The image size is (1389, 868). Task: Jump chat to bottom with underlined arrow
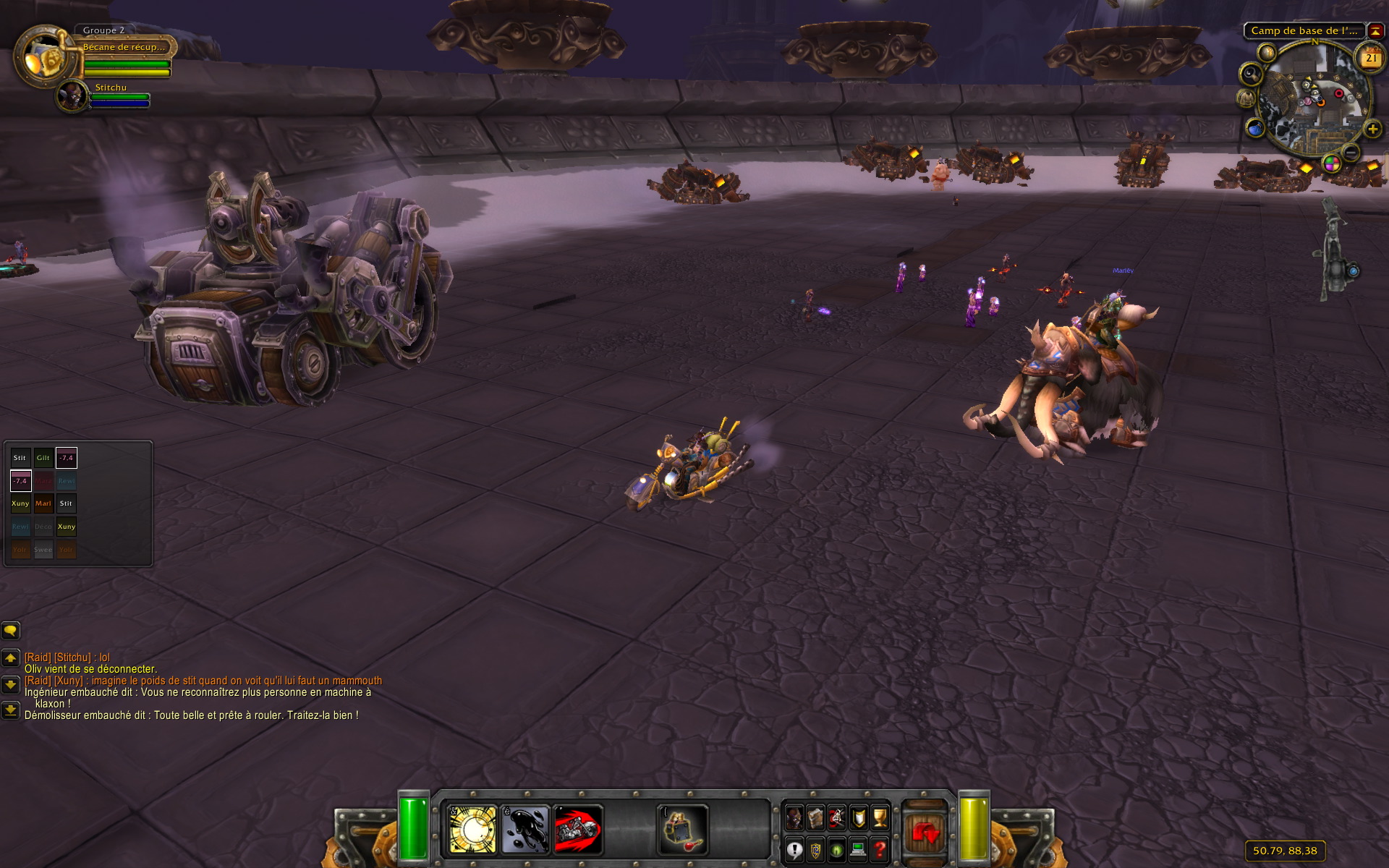point(10,710)
